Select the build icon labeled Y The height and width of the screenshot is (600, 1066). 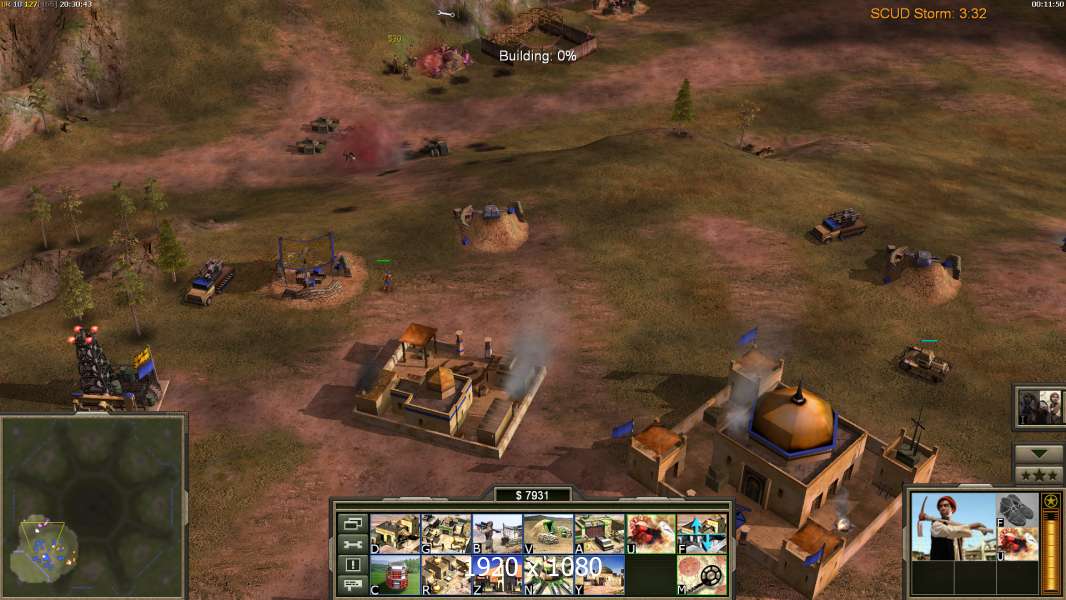tap(599, 574)
